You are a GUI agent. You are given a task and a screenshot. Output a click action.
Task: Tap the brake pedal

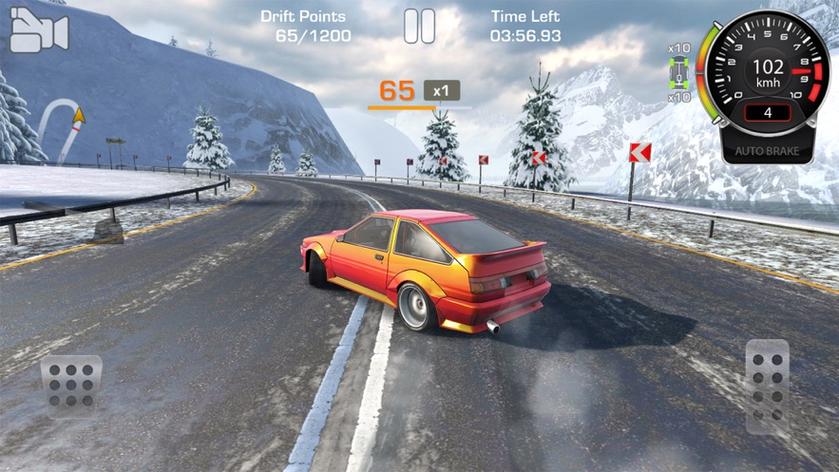pyautogui.click(x=71, y=385)
